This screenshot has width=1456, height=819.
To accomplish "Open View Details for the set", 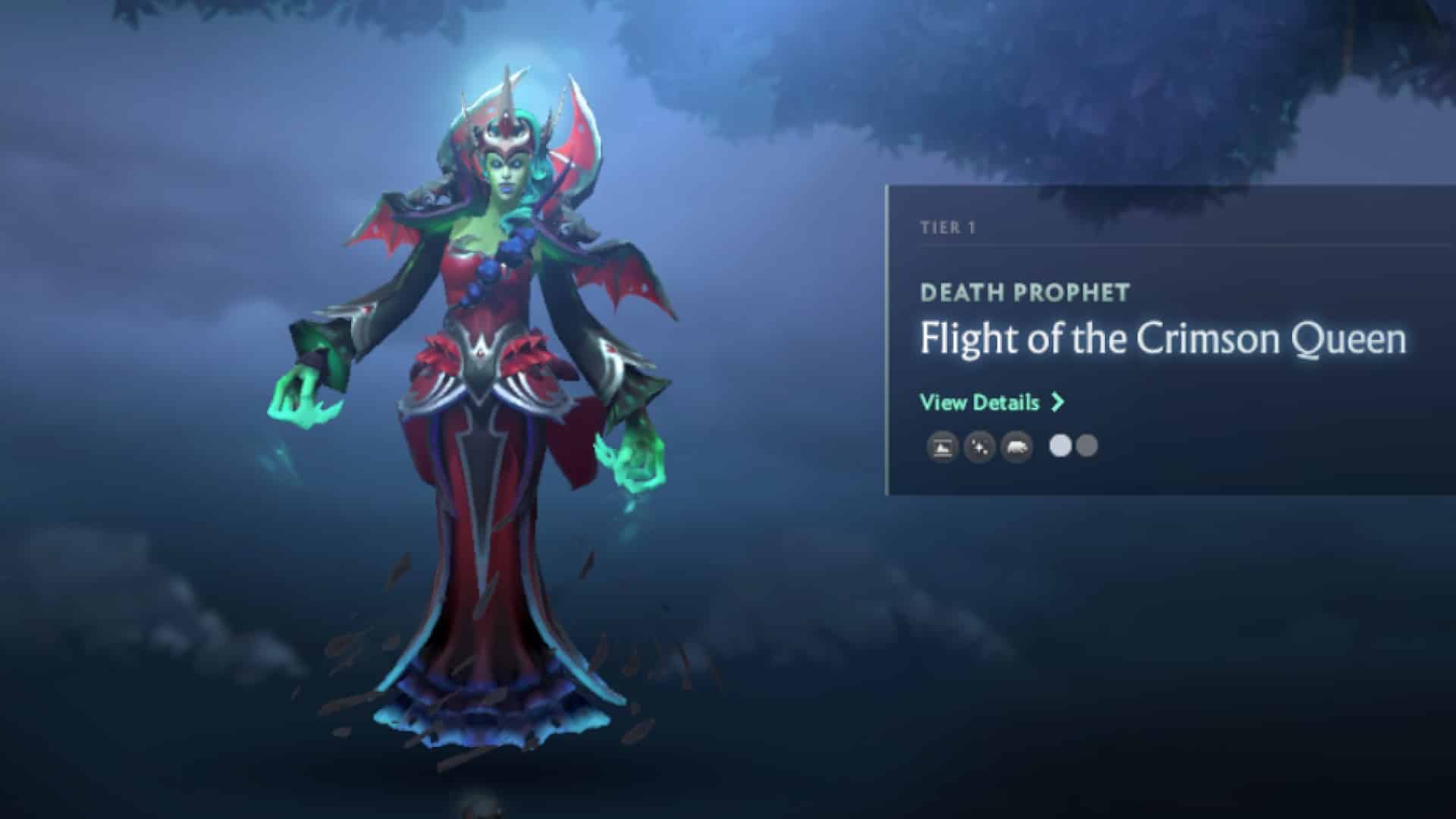I will pyautogui.click(x=979, y=403).
